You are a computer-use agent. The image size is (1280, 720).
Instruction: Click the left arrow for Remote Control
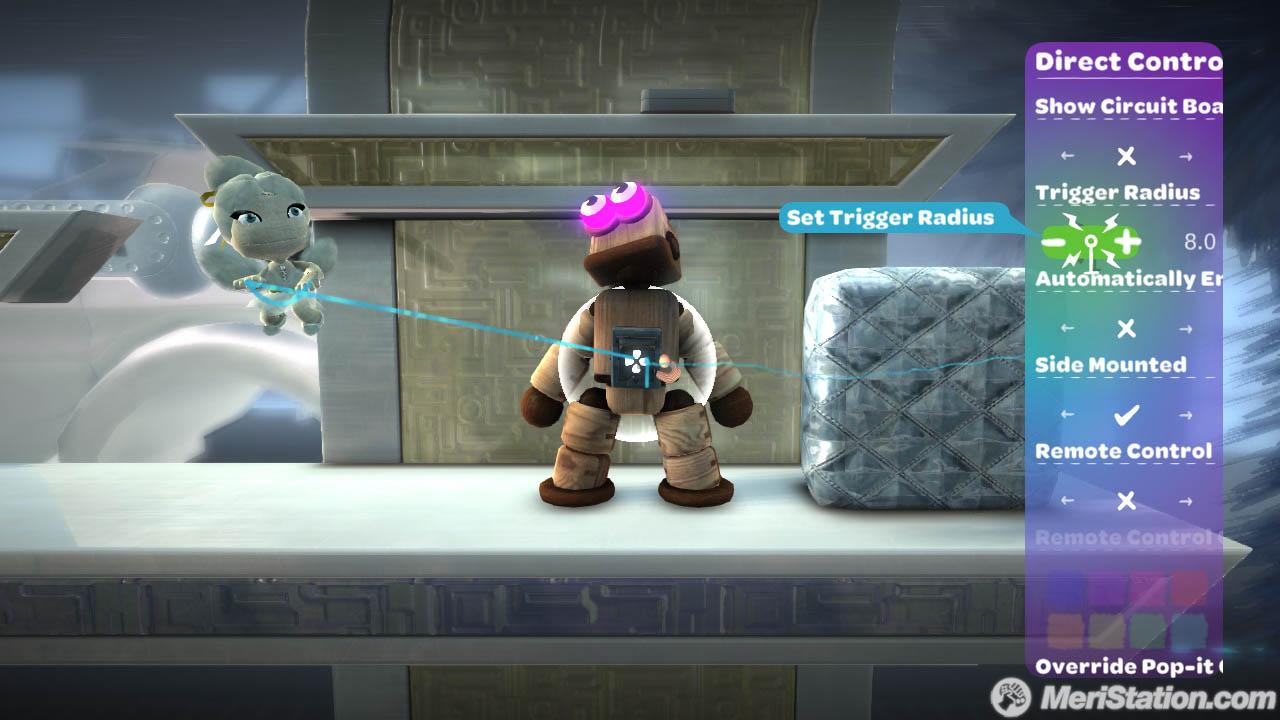(x=1068, y=501)
